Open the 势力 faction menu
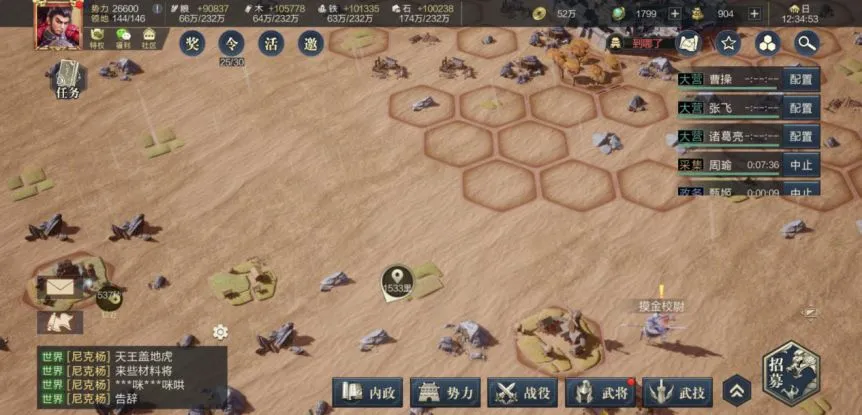The width and height of the screenshot is (862, 415). [x=445, y=392]
